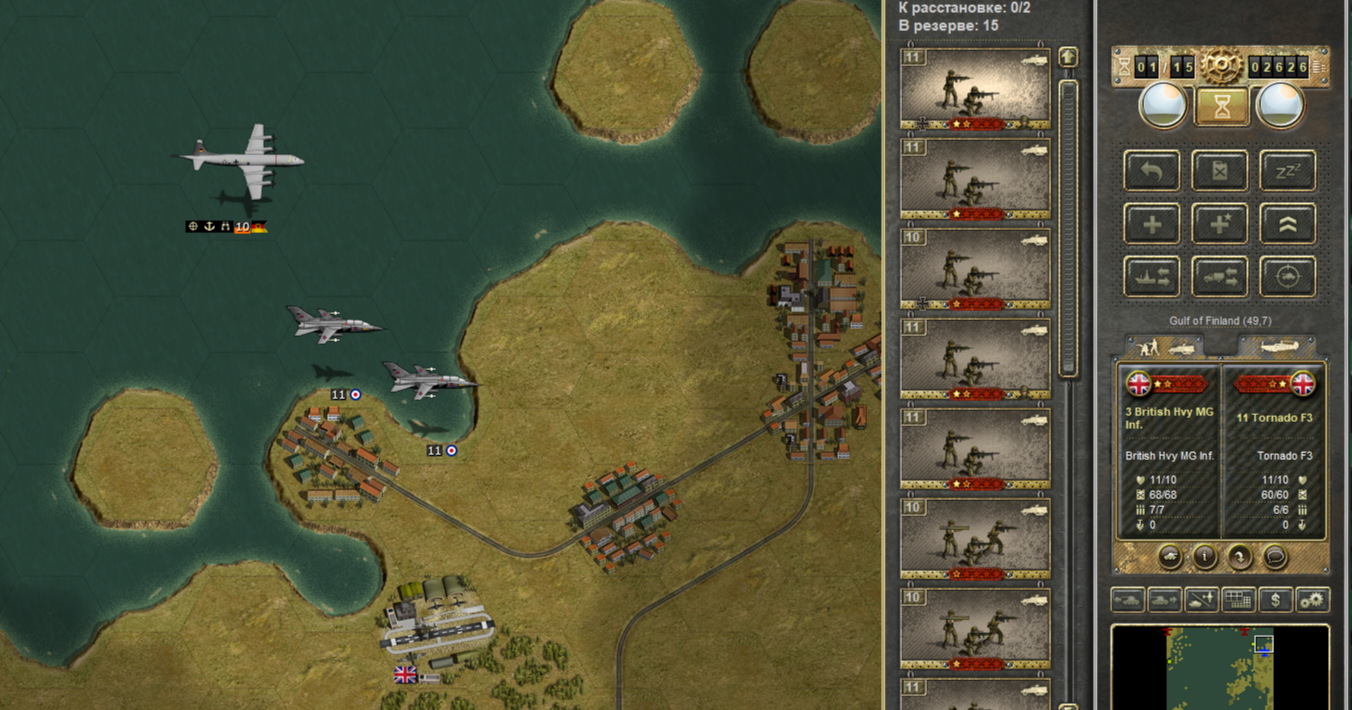The height and width of the screenshot is (710, 1352).
Task: Click the minimap to move the view
Action: [1220, 668]
